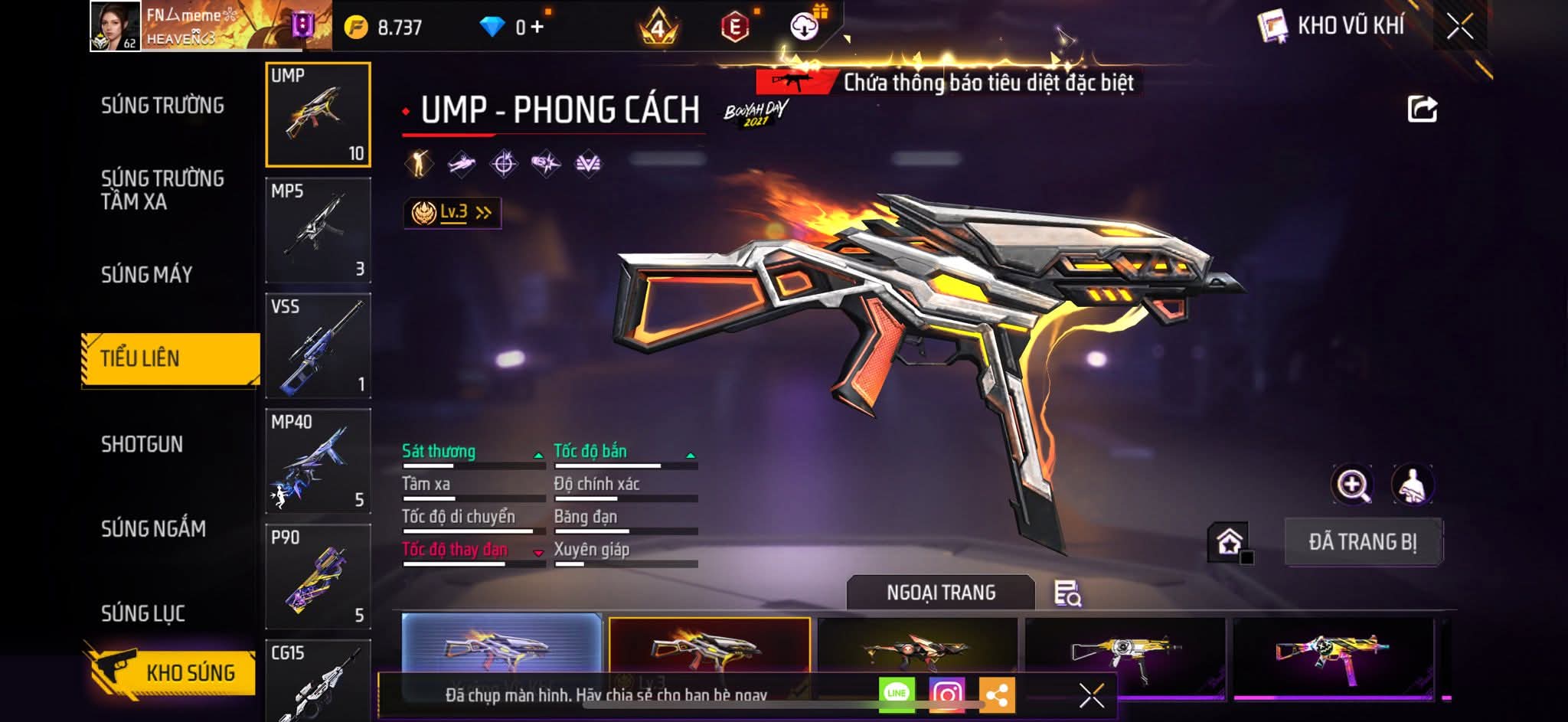Close the Kho Vũ Khí screen

point(1459,27)
